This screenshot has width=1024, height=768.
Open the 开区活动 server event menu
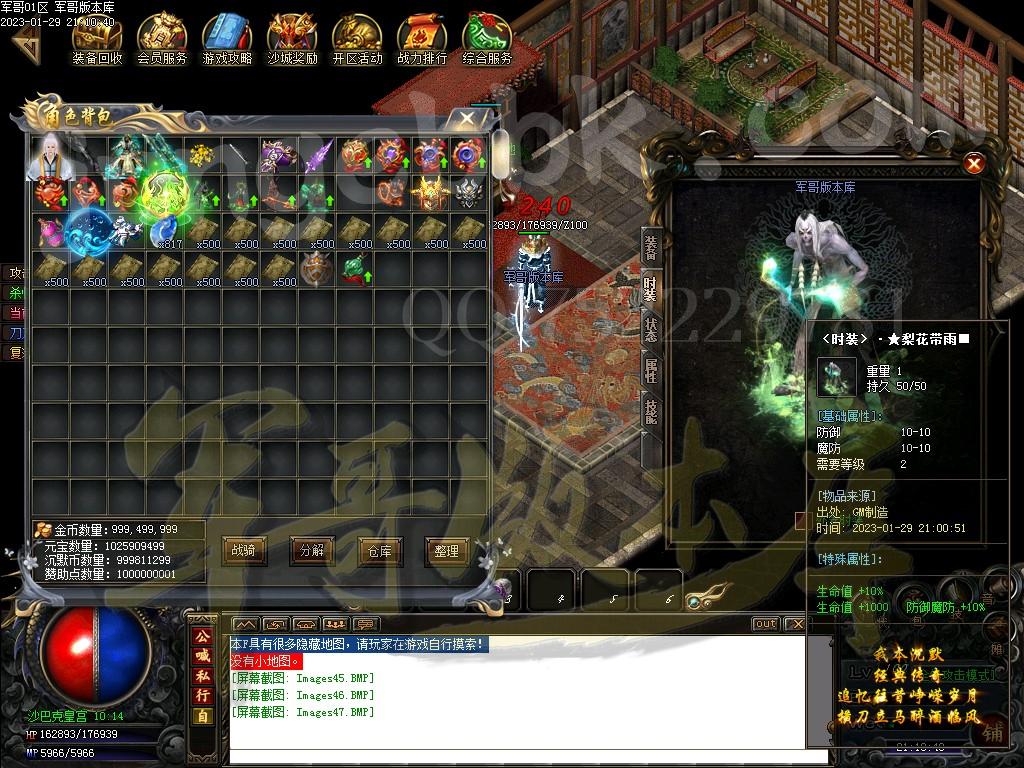[x=357, y=38]
